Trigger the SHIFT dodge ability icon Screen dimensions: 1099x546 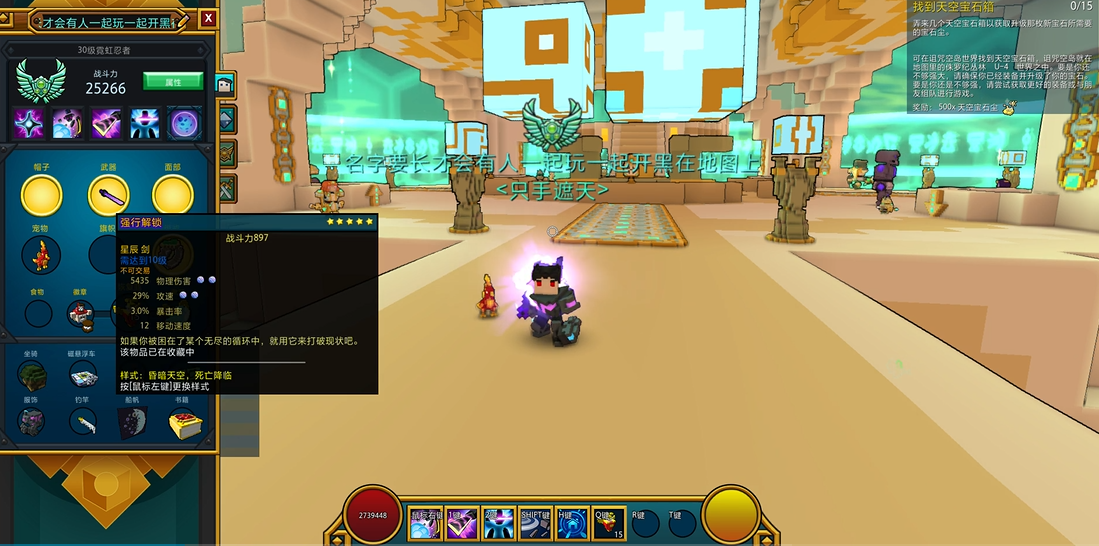(534, 523)
